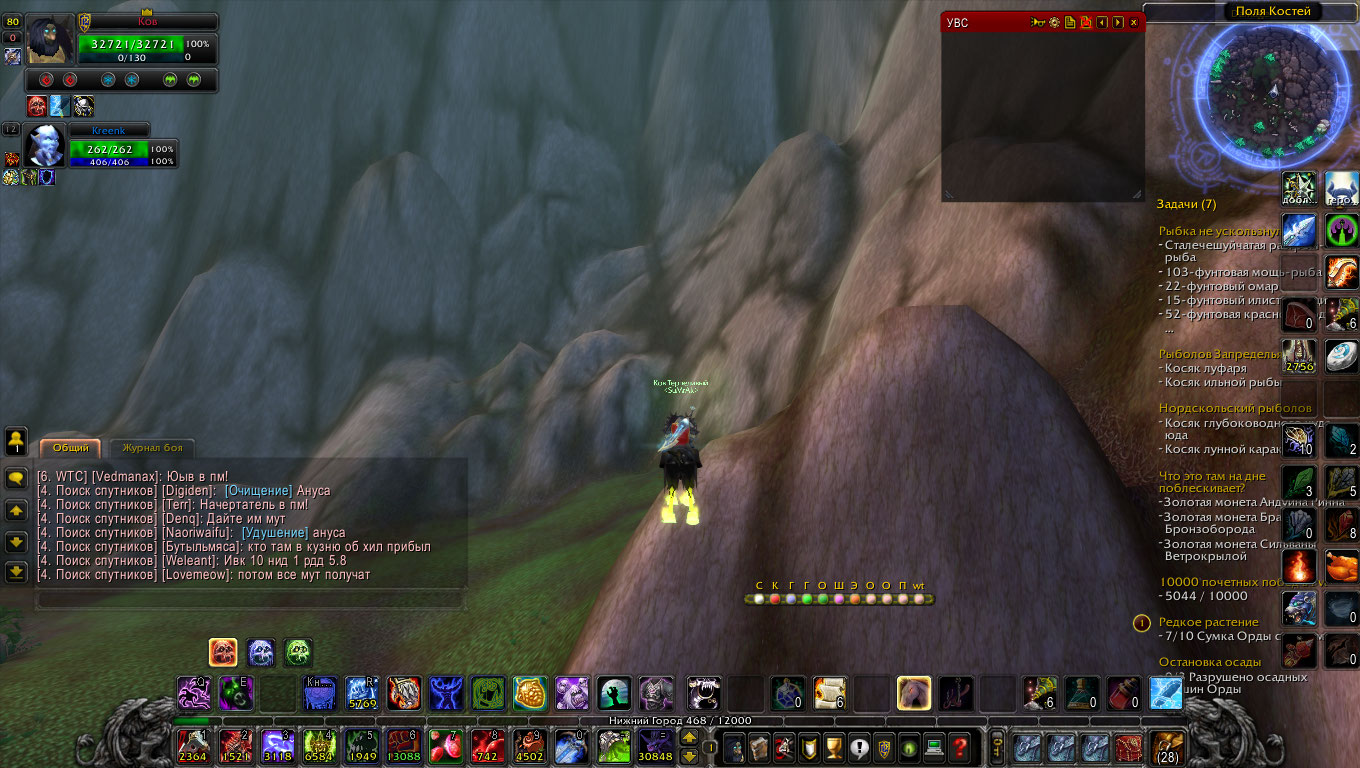1360x768 pixels.
Task: Click the ice crystal action bar icon
Action: (1166, 692)
